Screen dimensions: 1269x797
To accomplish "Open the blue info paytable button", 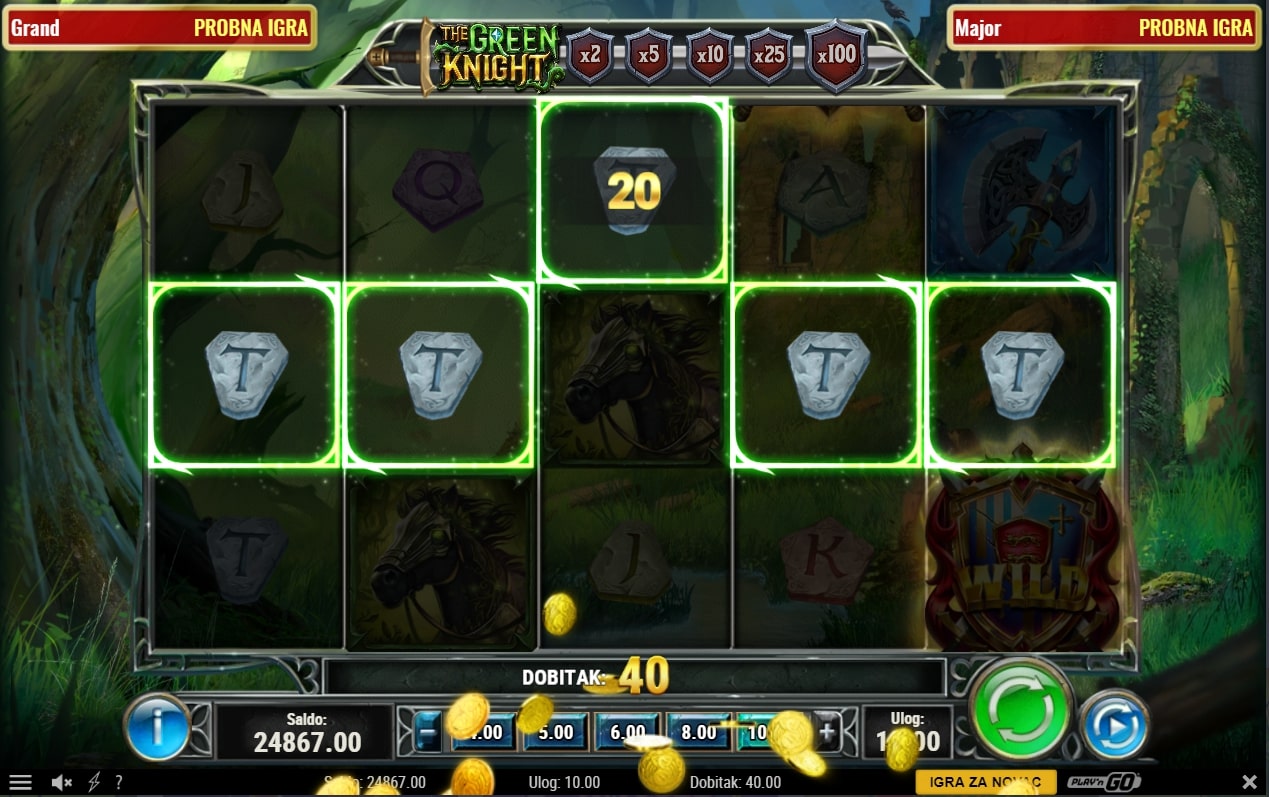I will (x=158, y=725).
